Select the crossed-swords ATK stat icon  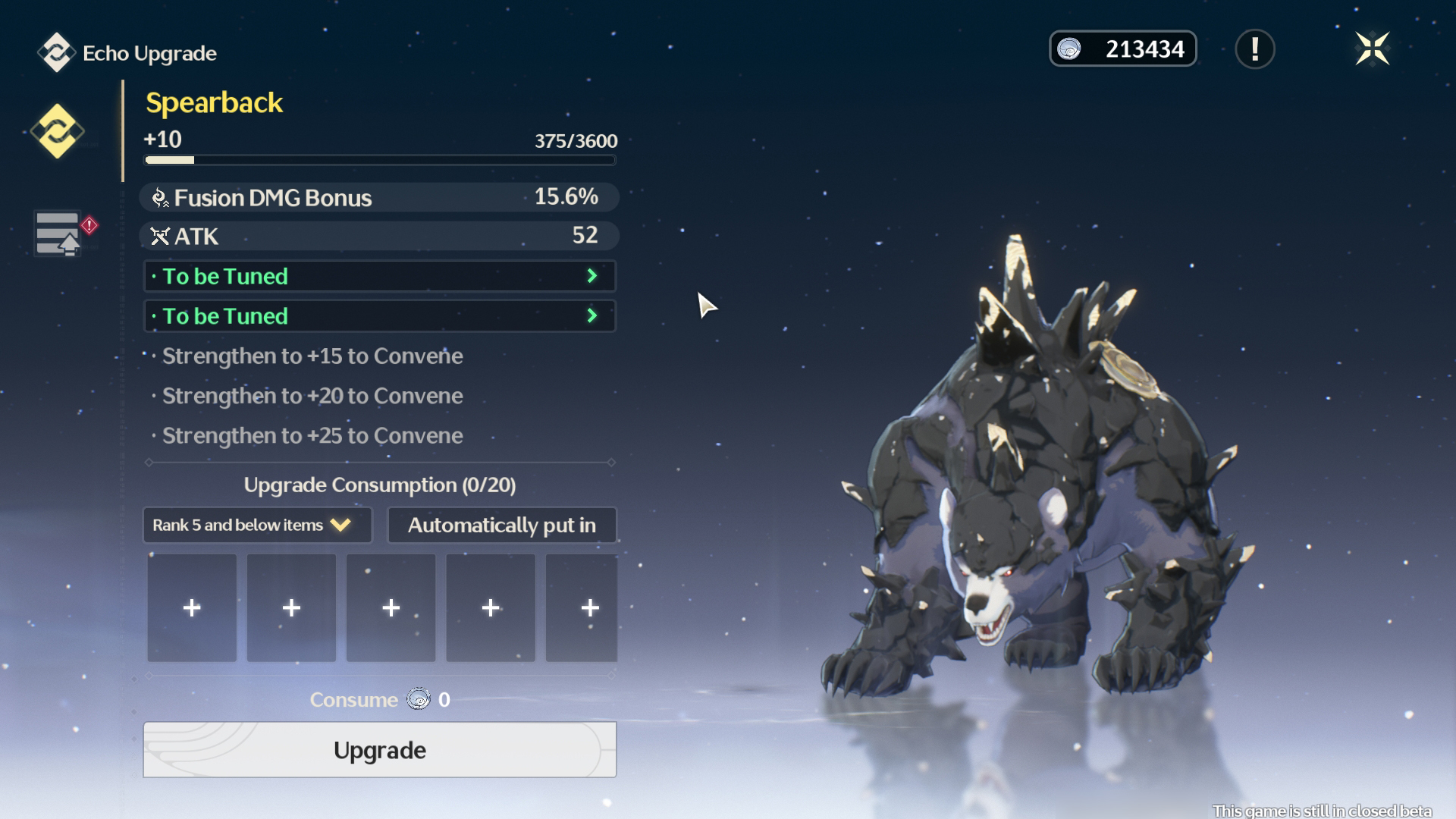tap(158, 236)
